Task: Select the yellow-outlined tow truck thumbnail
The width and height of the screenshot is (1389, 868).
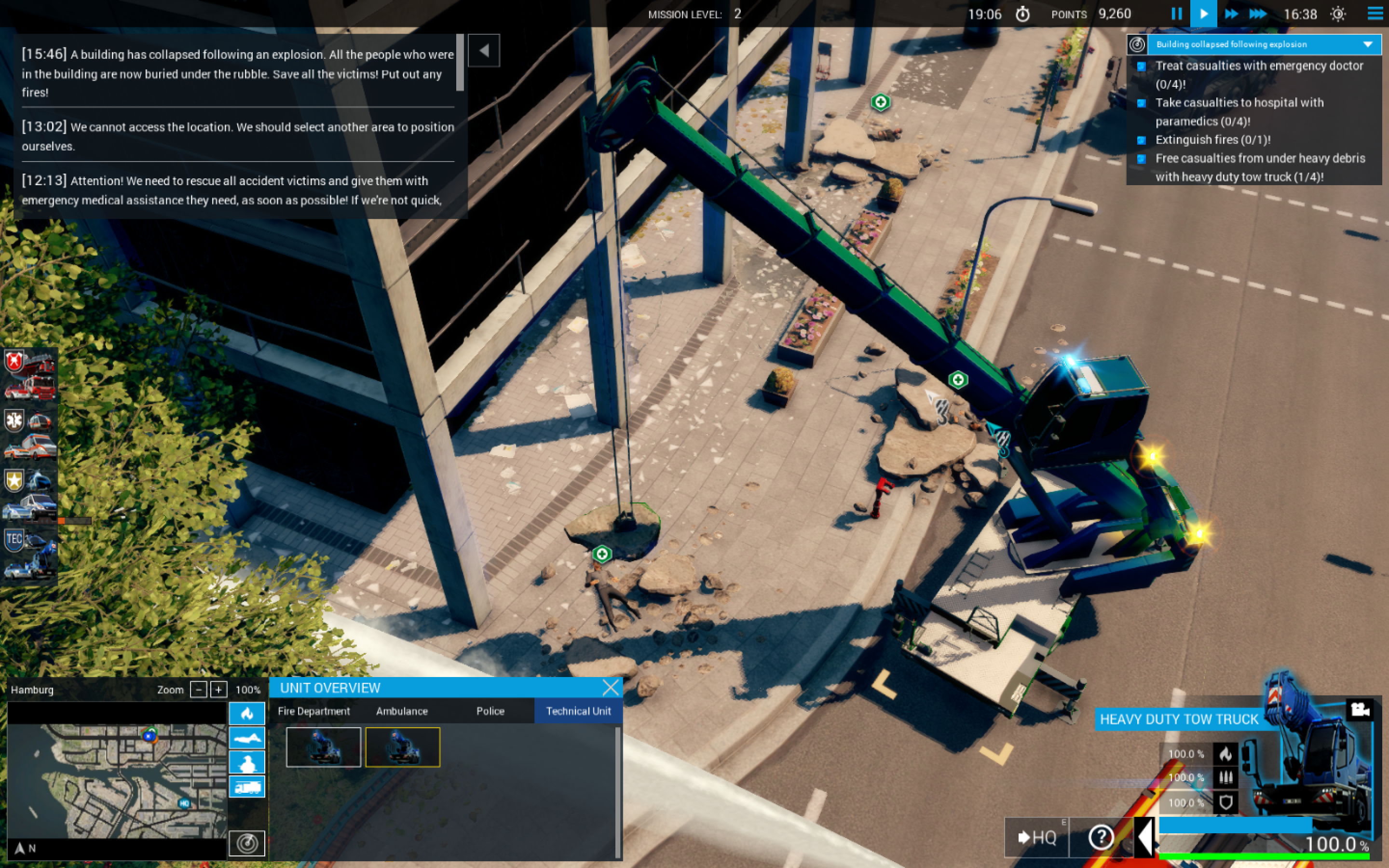Action: 402,747
